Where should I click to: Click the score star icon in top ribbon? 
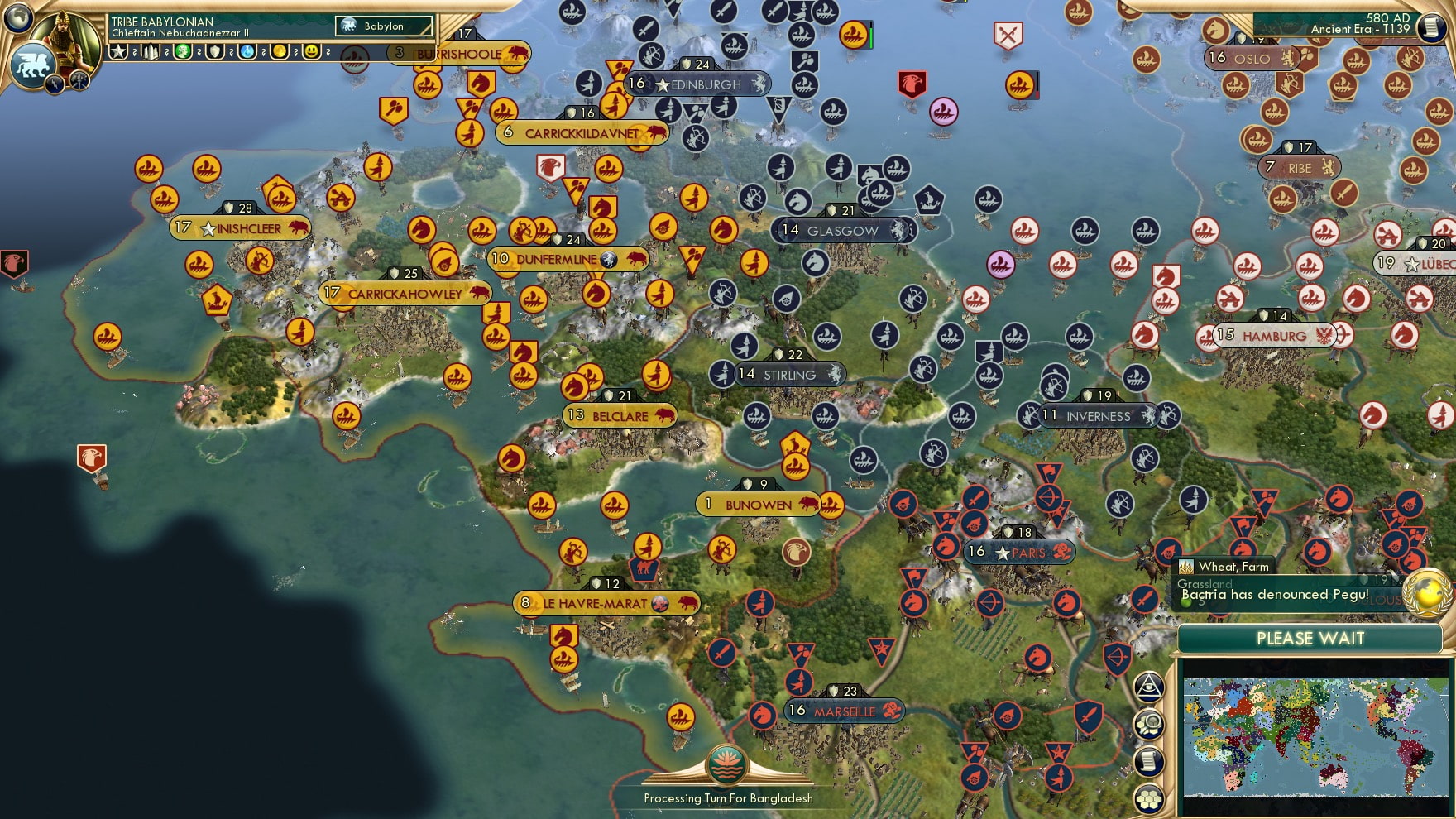tap(118, 51)
